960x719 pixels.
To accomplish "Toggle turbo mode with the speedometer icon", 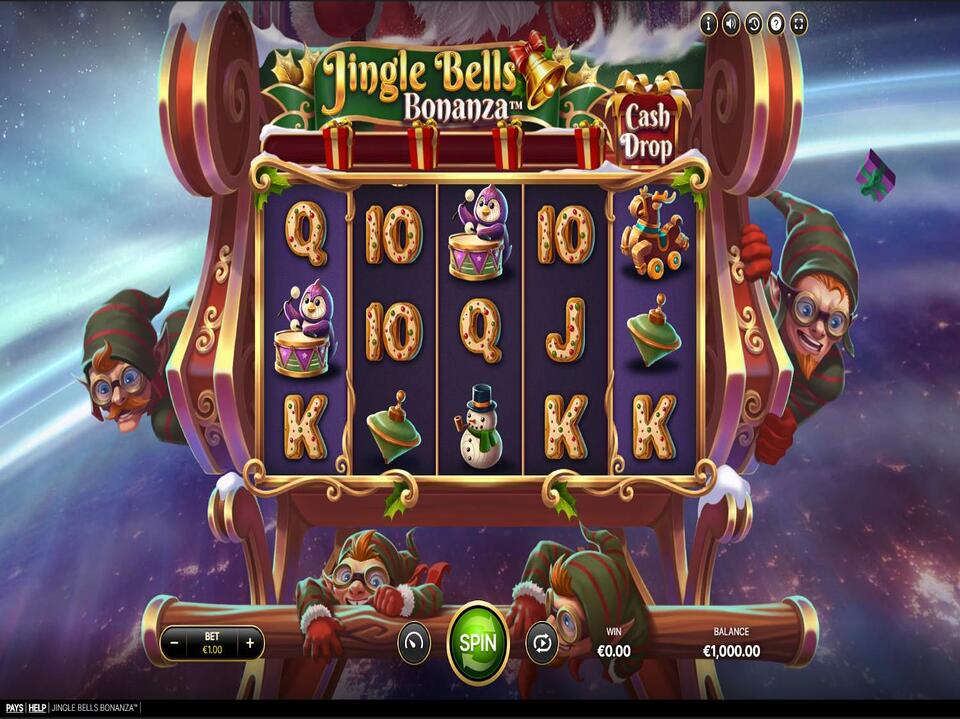I will click(x=414, y=642).
